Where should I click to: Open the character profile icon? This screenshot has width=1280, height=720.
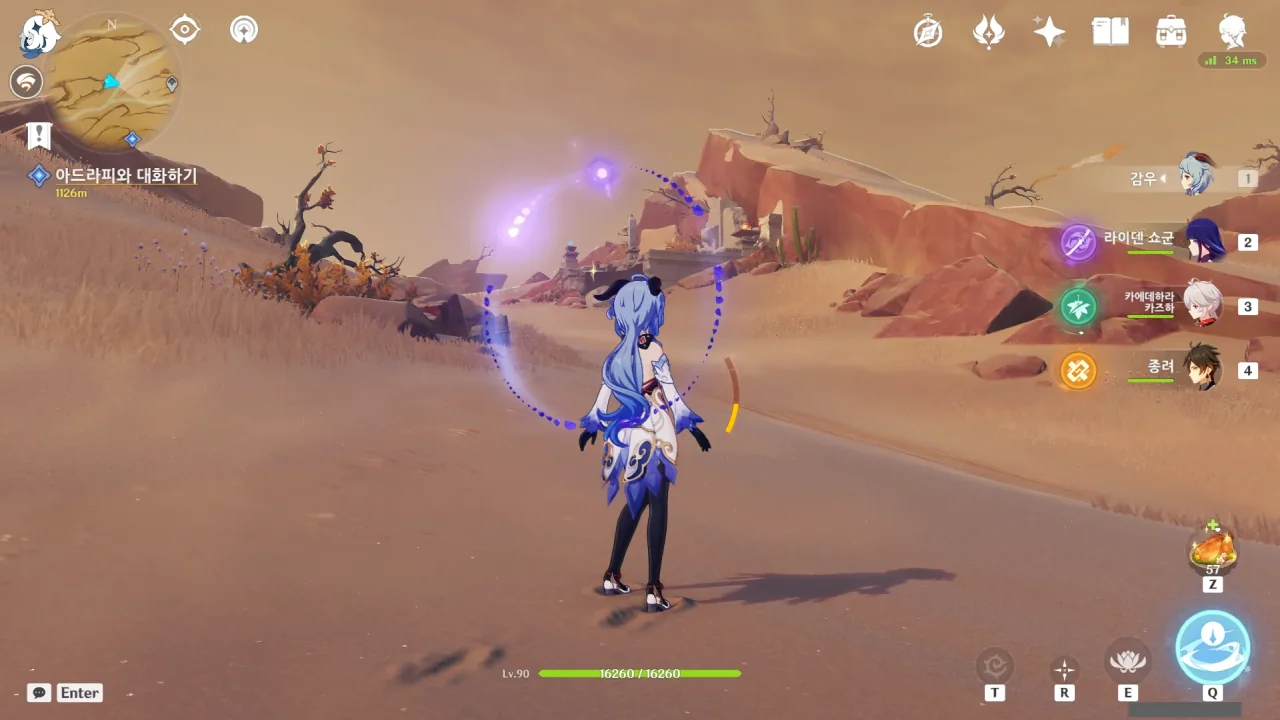click(x=1232, y=32)
